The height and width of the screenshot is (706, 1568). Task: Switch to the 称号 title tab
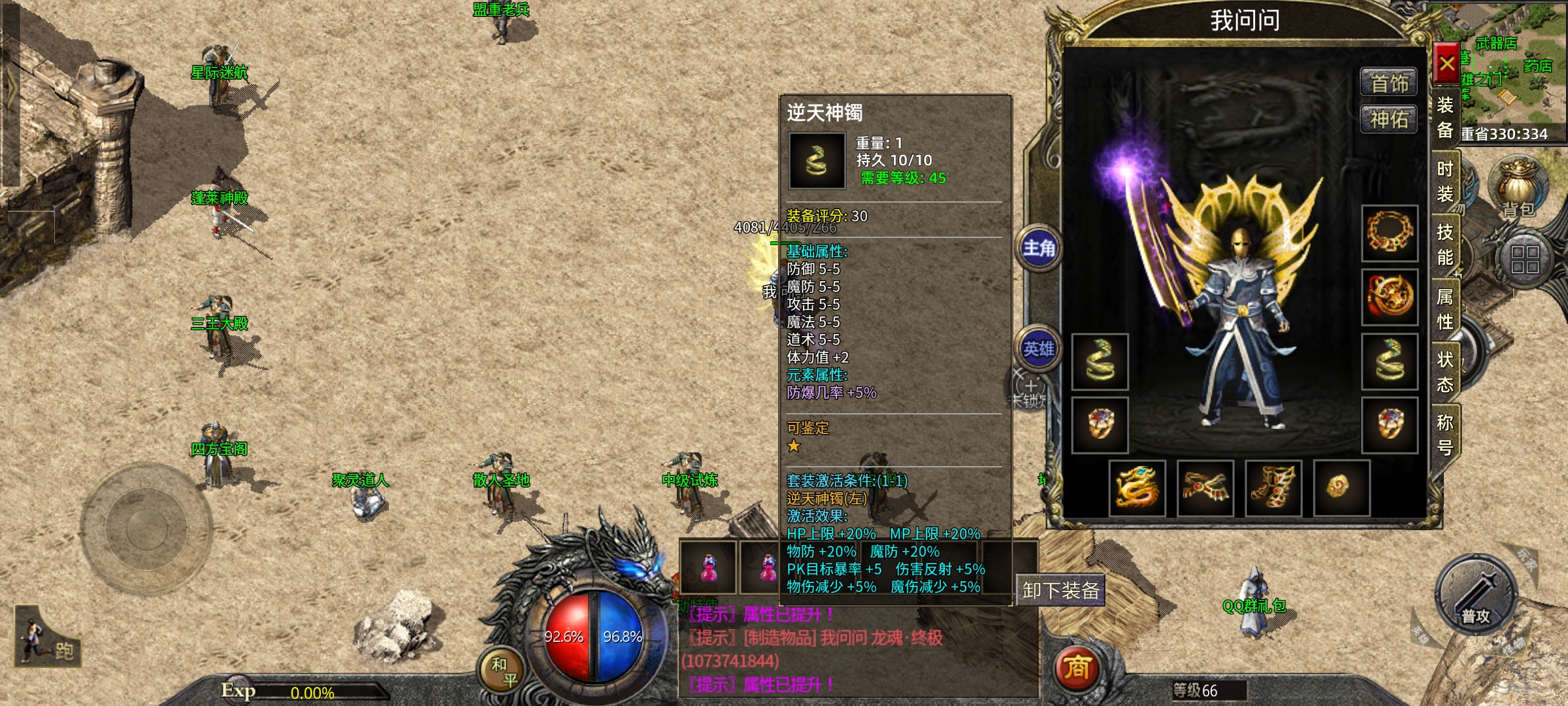(x=1445, y=435)
